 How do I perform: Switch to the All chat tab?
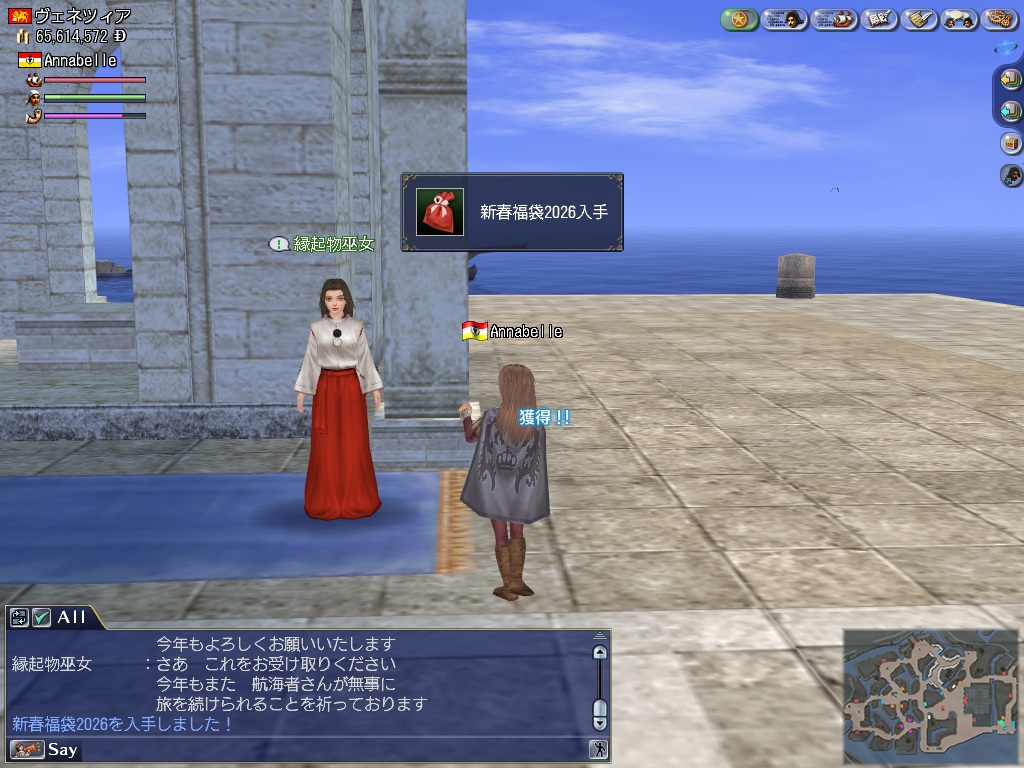coord(71,617)
